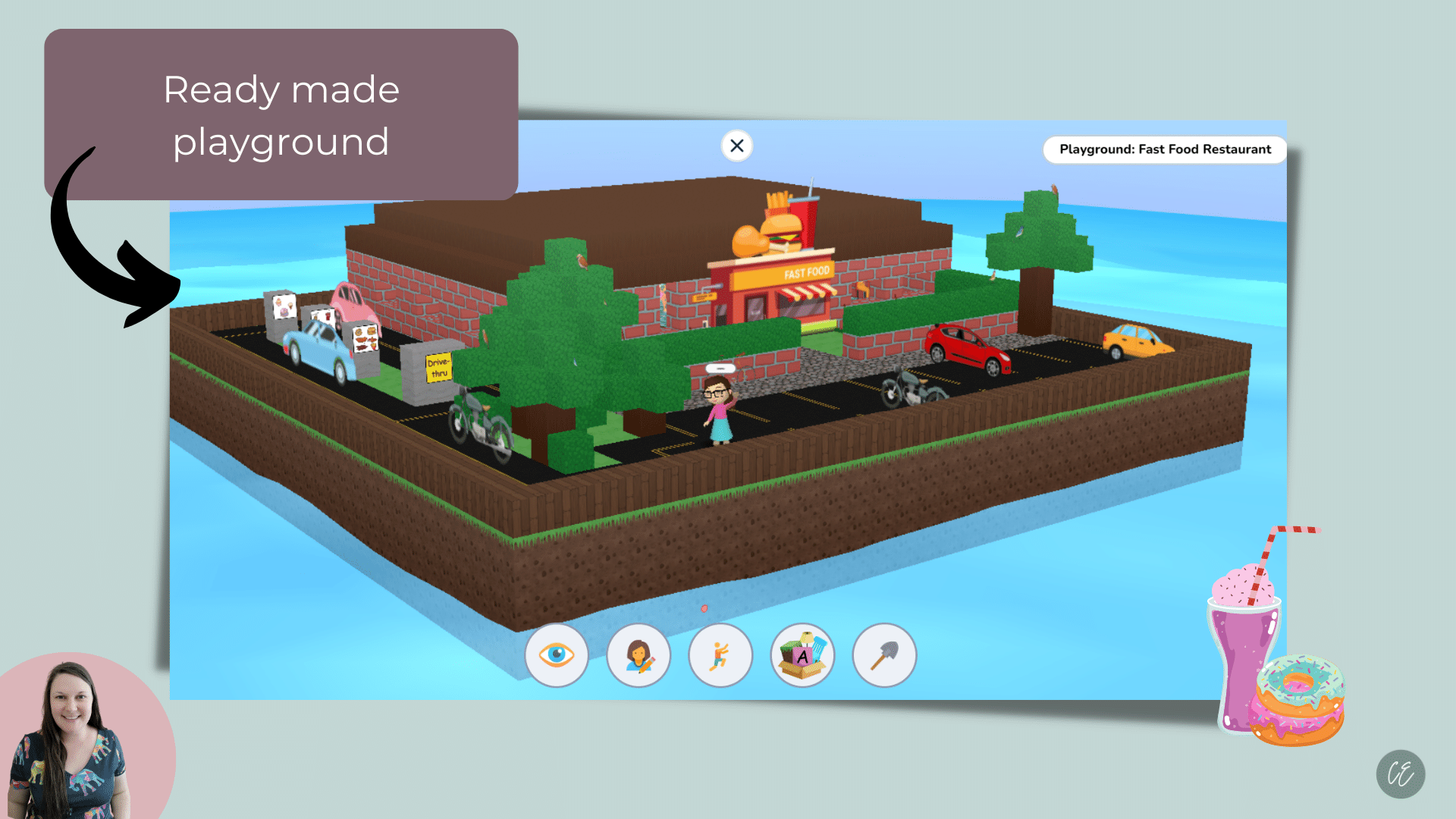Open the toy box object library
The image size is (1456, 819).
point(802,655)
